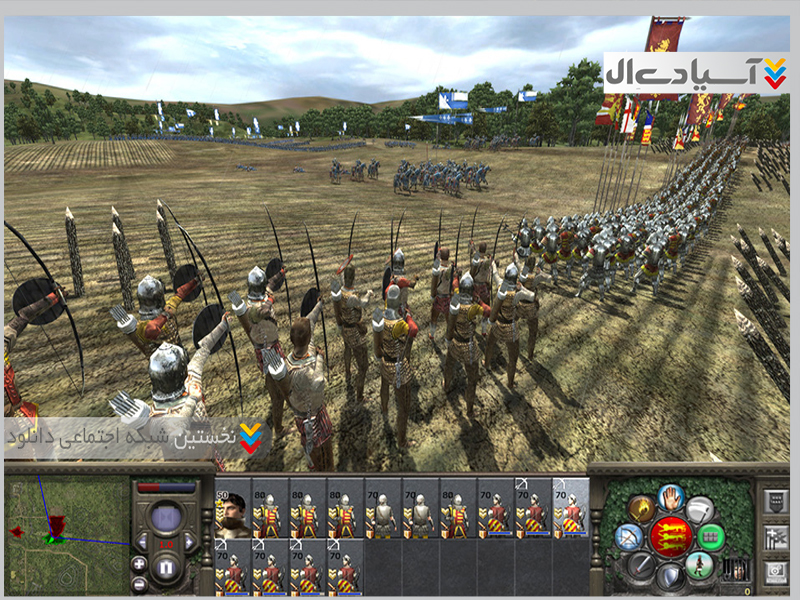Click the round camera button above speed
The height and width of the screenshot is (600, 800).
[167, 519]
